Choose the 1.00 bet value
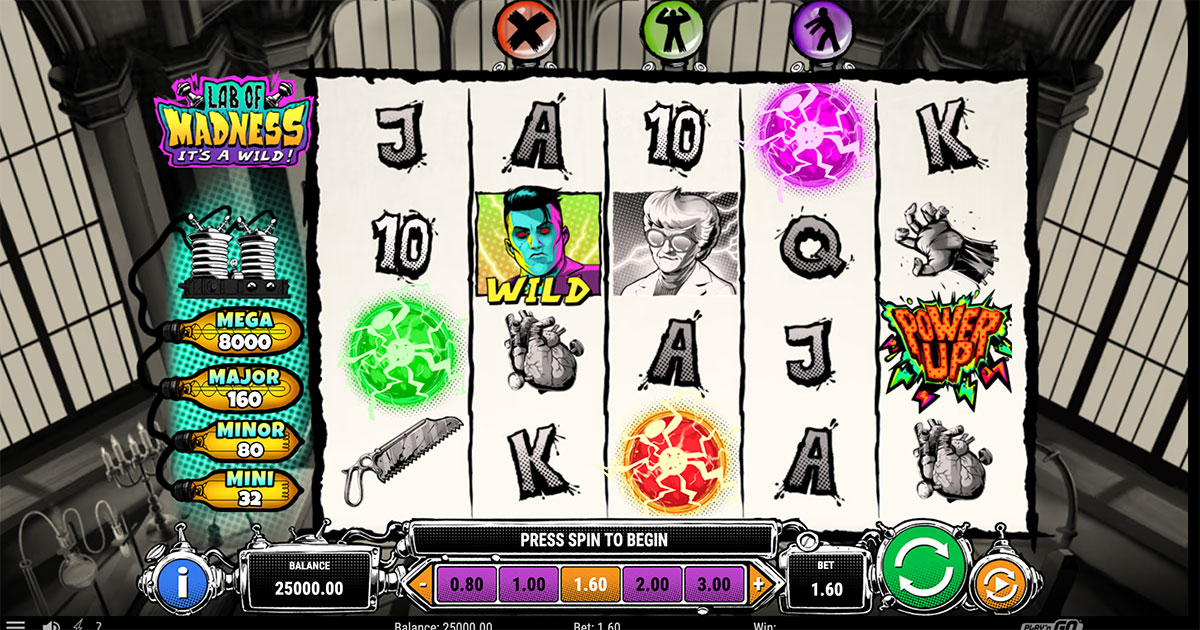1200x630 pixels. 528,585
